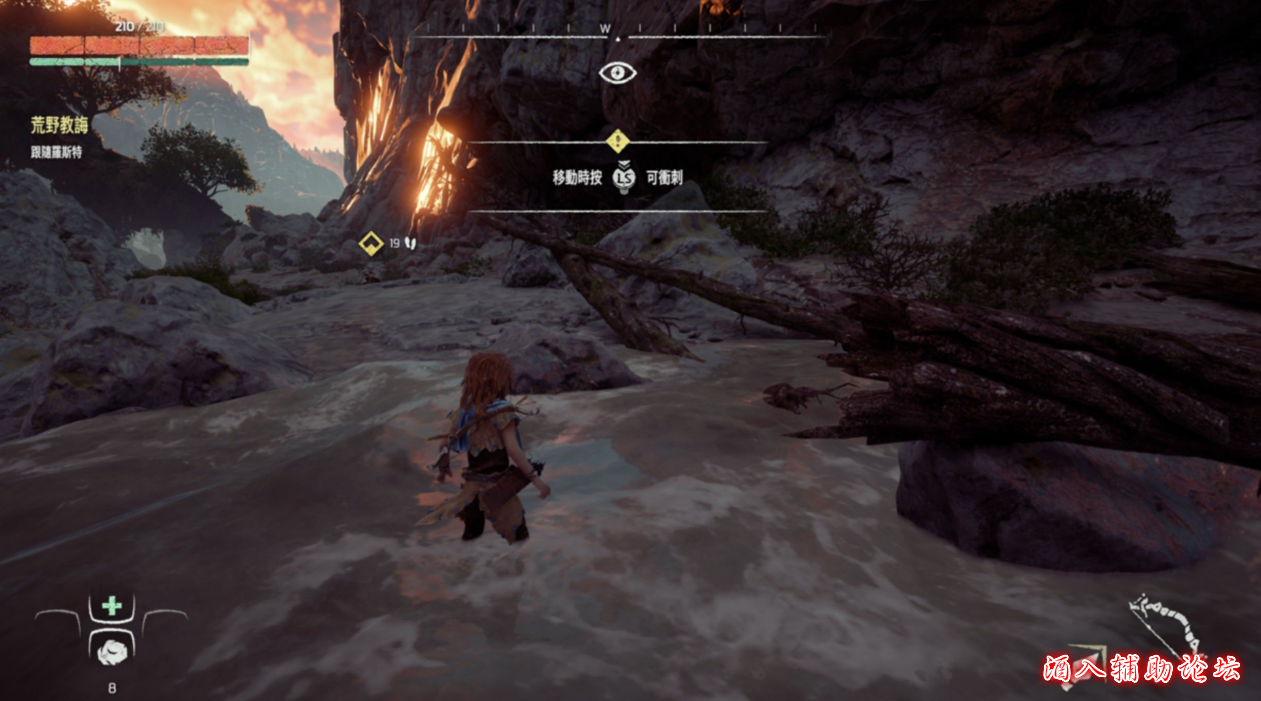1261x701 pixels.
Task: Select the rock item slot
Action: (111, 649)
